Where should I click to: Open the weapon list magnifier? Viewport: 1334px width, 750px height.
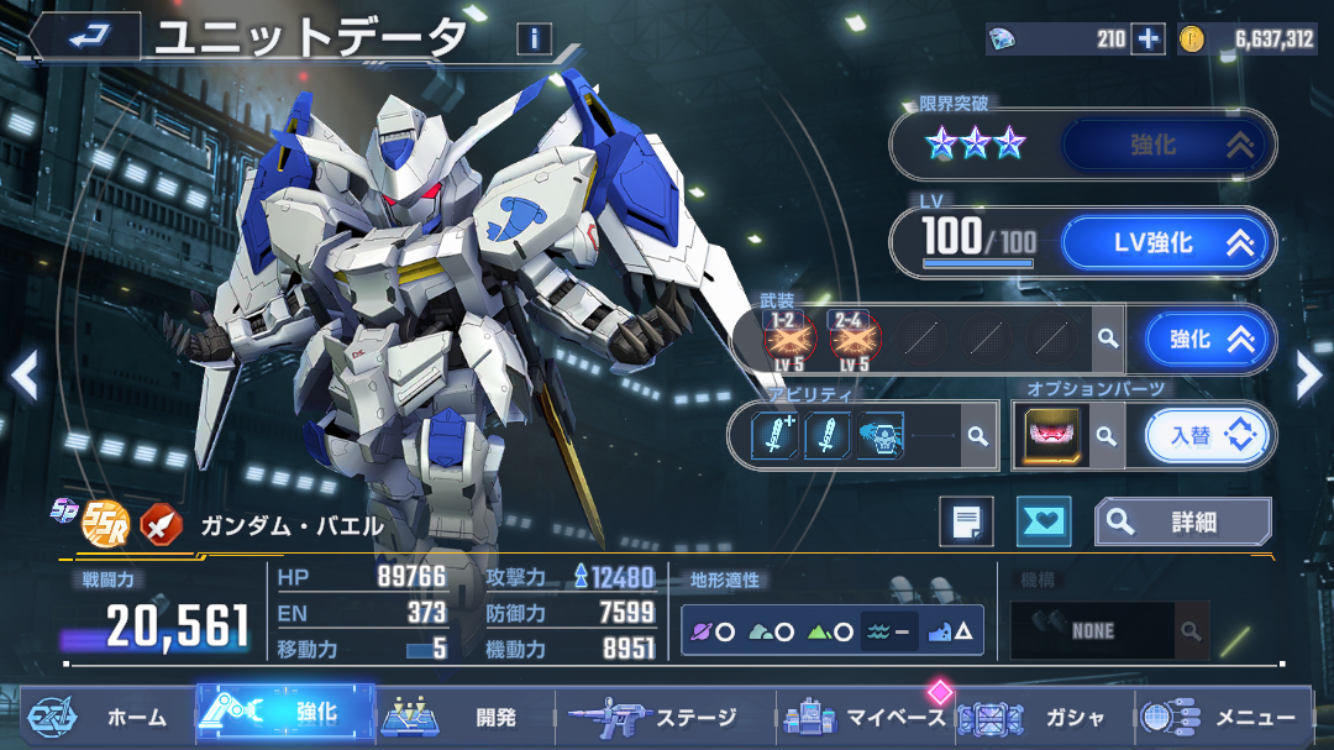point(1107,339)
